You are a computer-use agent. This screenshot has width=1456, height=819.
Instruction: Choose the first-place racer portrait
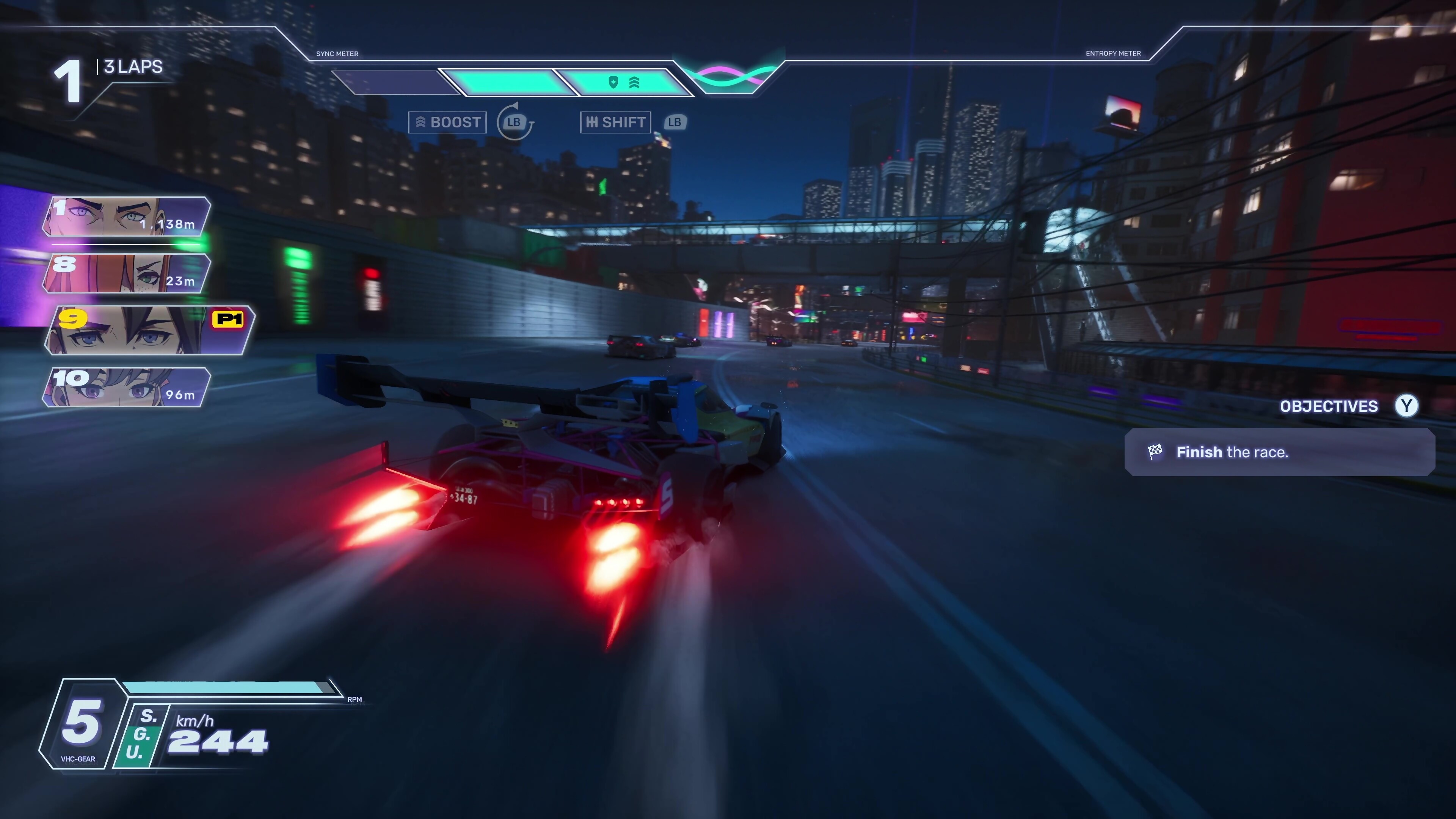[x=127, y=217]
